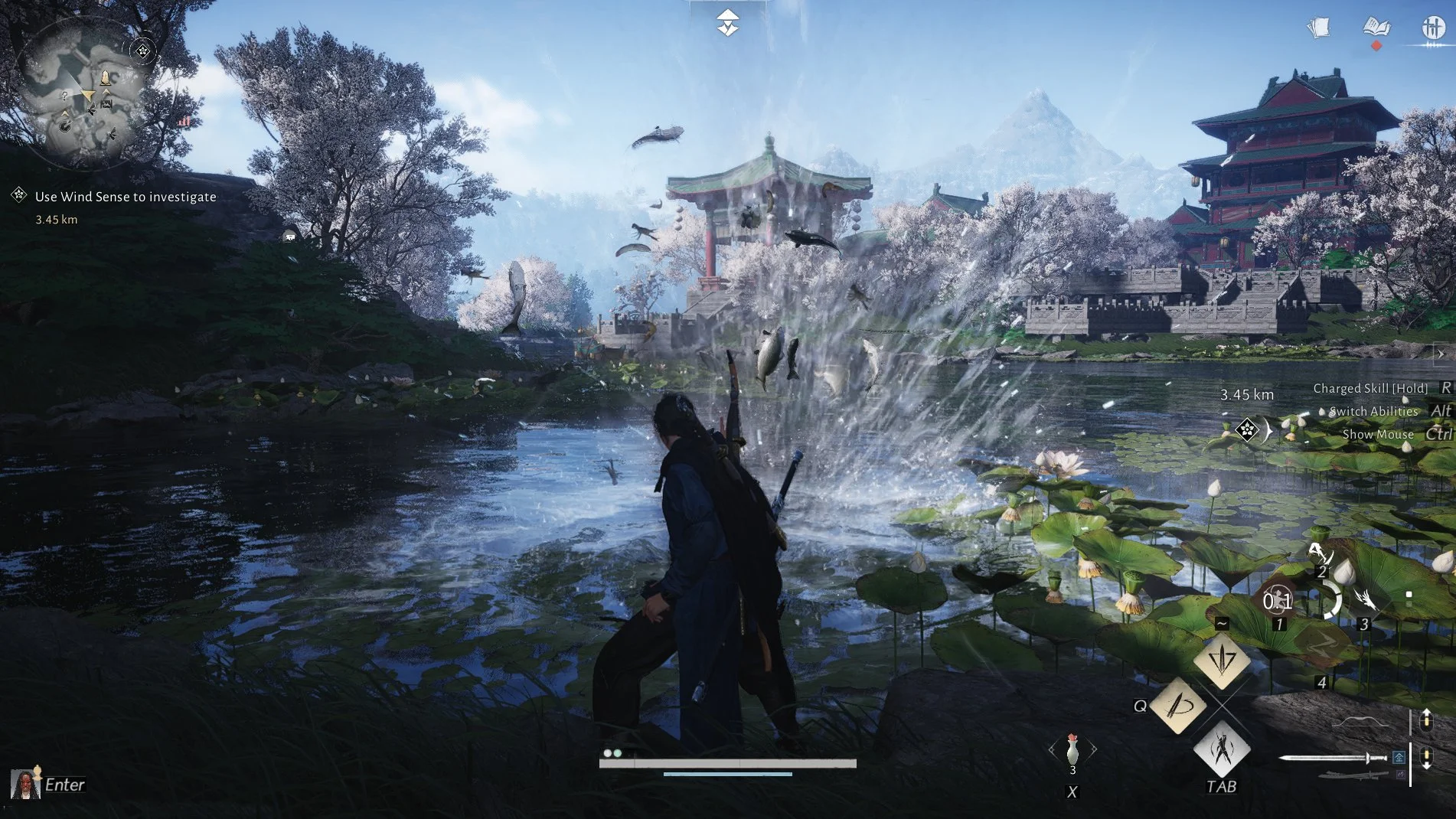Click the archer ultimate icon showing 0.1
1456x819 pixels.
(x=1278, y=600)
